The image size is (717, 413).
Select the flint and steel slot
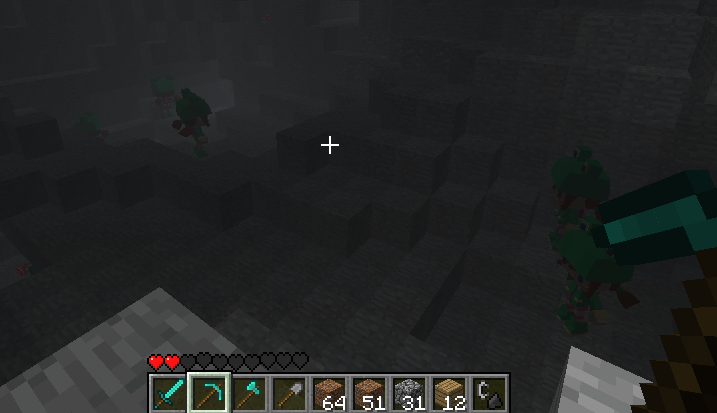(489, 393)
